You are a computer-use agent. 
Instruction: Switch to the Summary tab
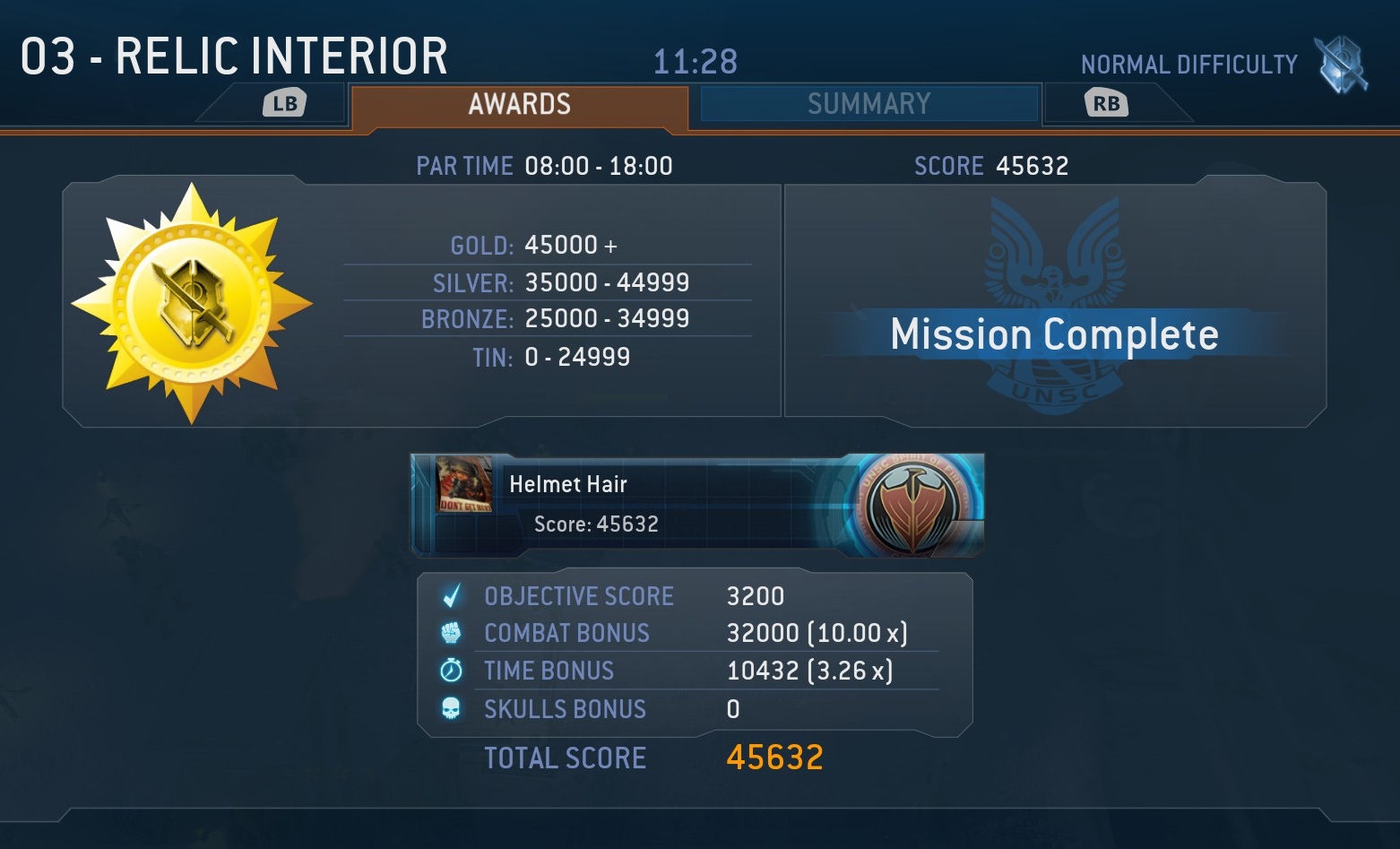pyautogui.click(x=869, y=104)
